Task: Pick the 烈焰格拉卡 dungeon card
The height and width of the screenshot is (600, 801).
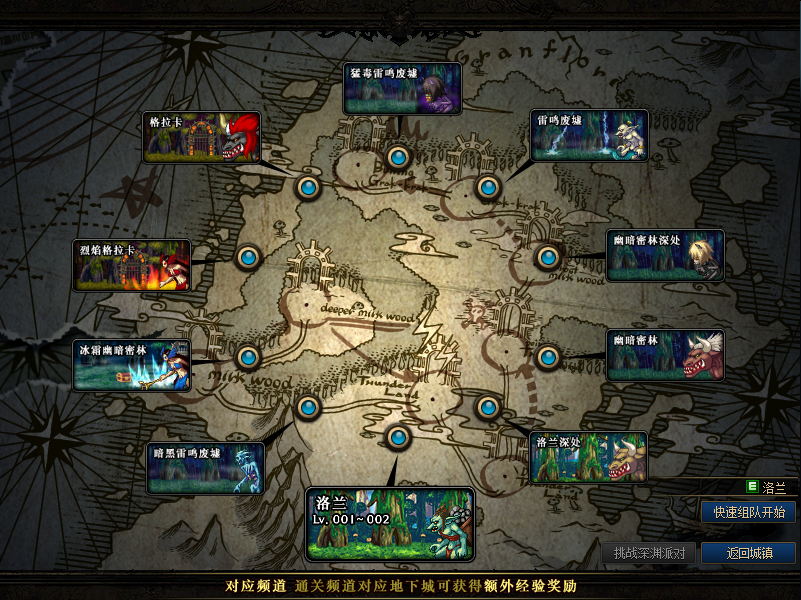Action: click(x=132, y=266)
